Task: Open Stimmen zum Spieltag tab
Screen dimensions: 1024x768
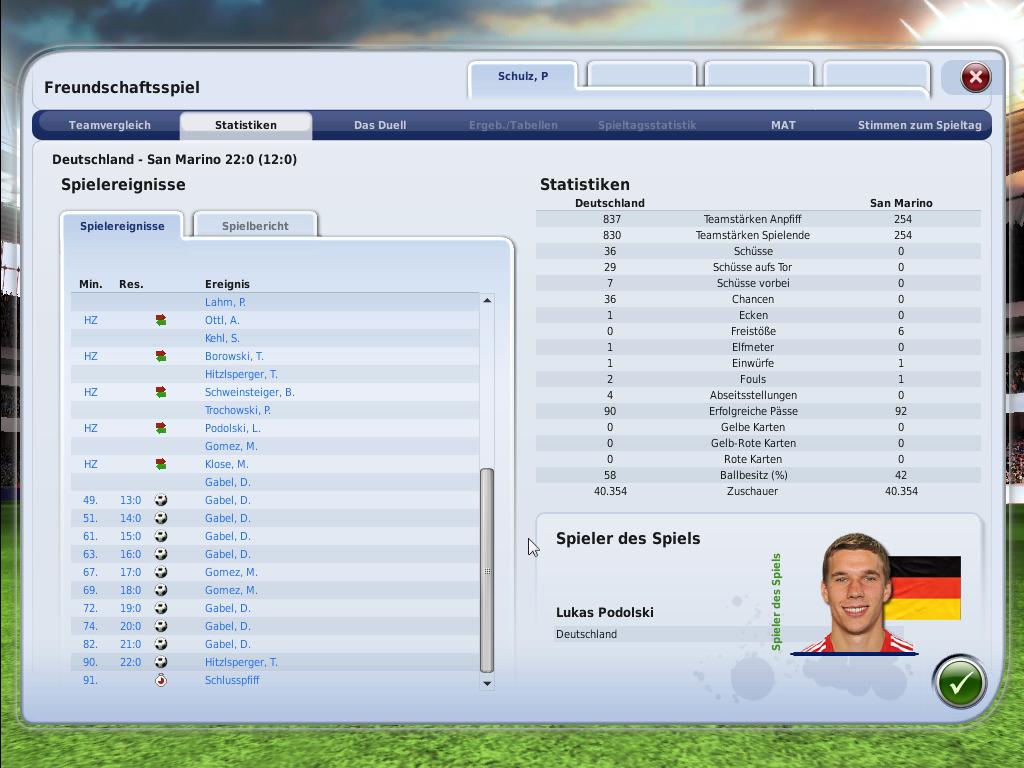Action: [x=919, y=125]
